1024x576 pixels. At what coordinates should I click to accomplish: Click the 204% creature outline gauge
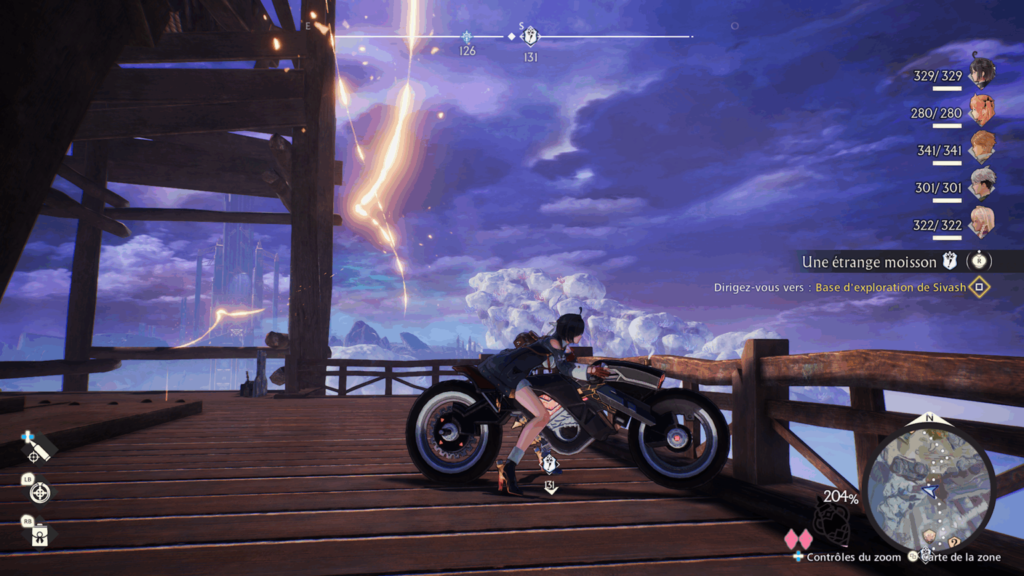(x=831, y=520)
